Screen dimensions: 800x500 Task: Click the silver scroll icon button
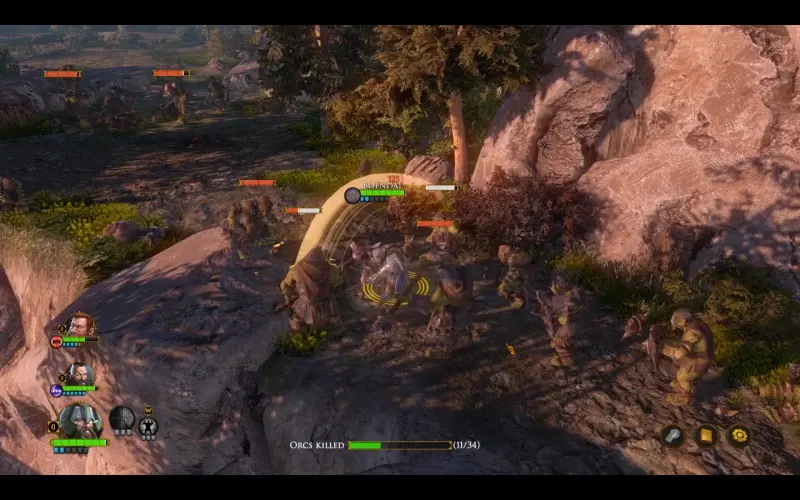[x=673, y=435]
